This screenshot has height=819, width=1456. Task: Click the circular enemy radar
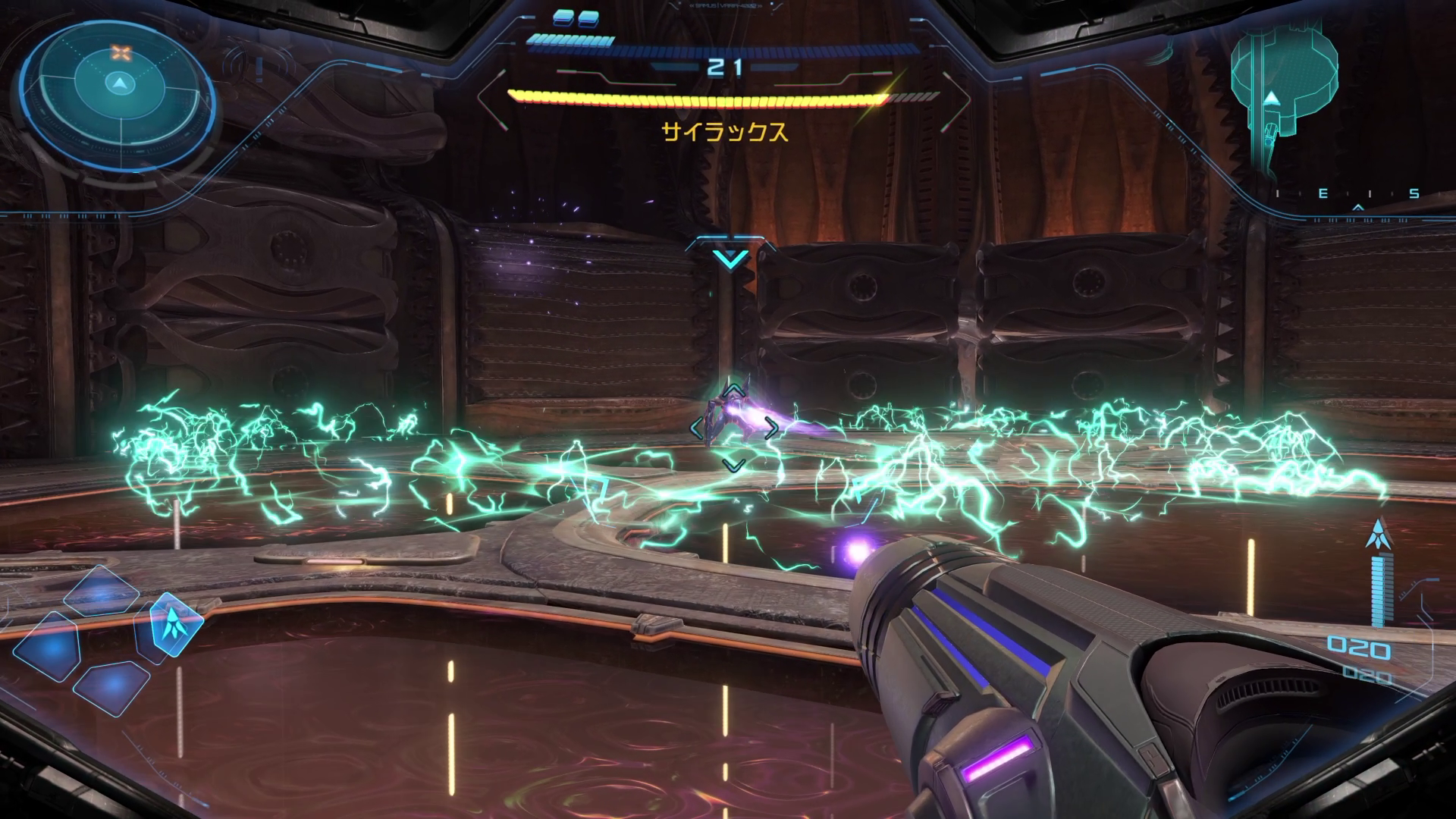(x=119, y=93)
